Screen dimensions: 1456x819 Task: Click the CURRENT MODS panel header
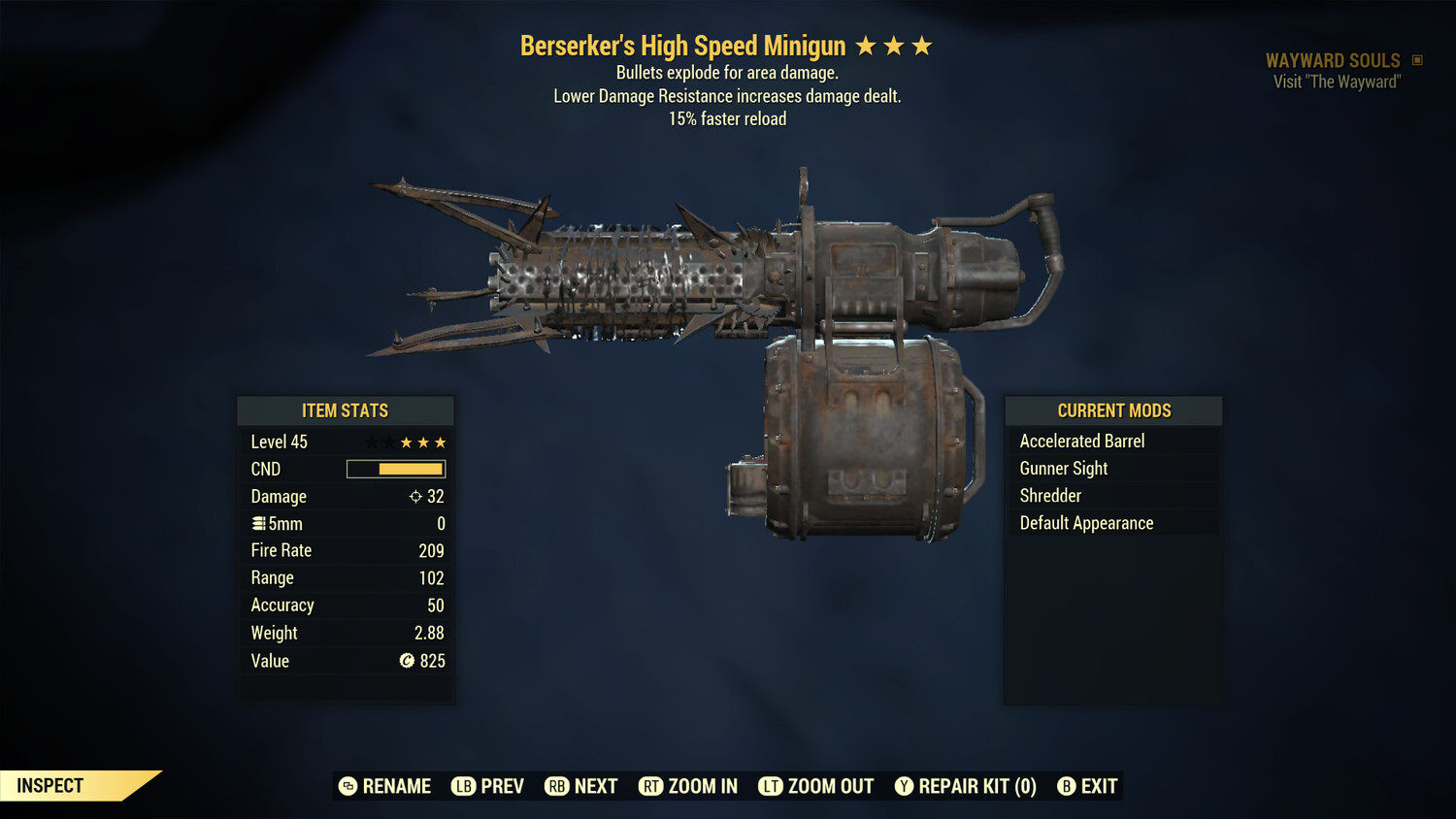[x=1112, y=410]
